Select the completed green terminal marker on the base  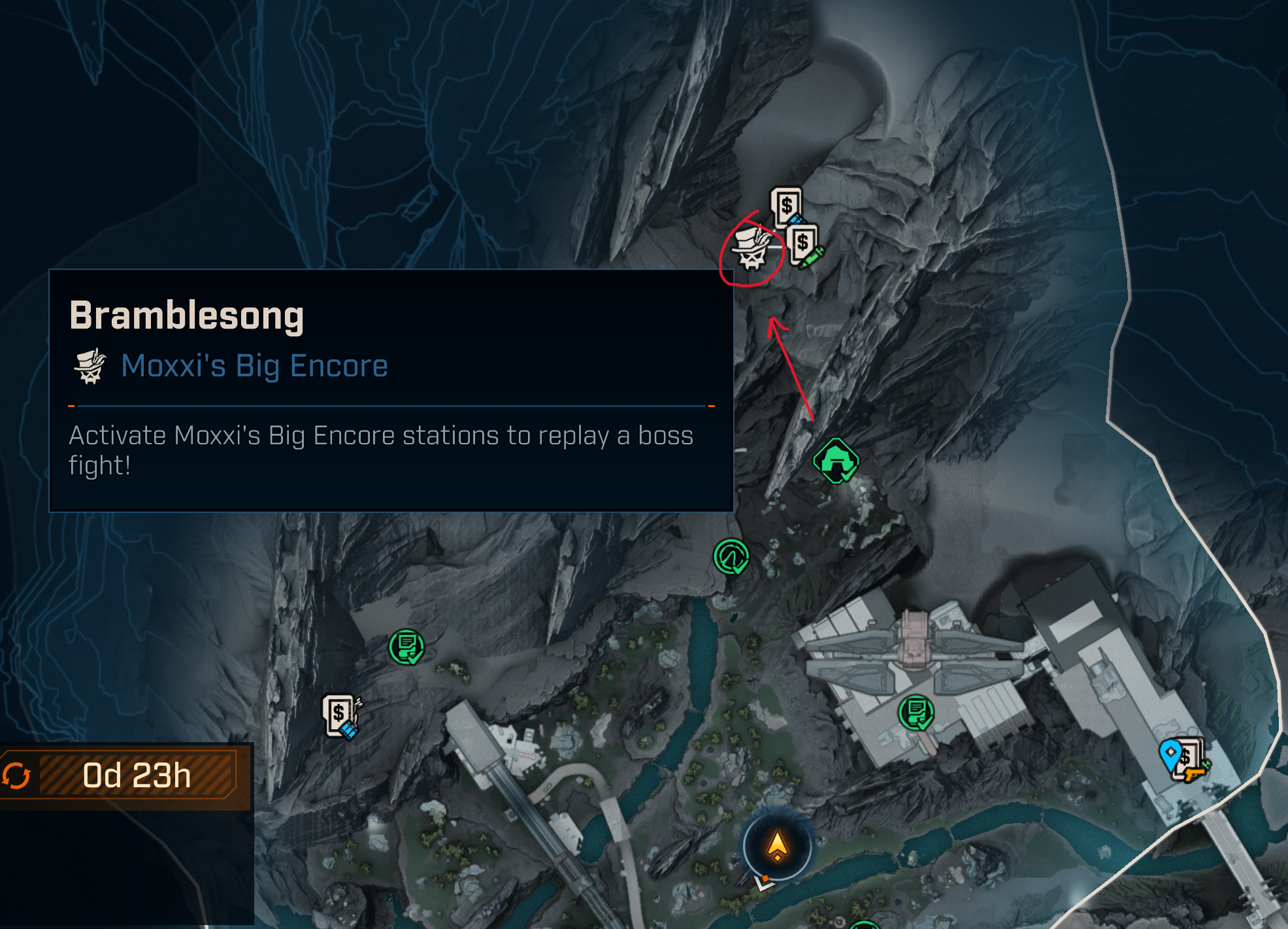click(916, 712)
